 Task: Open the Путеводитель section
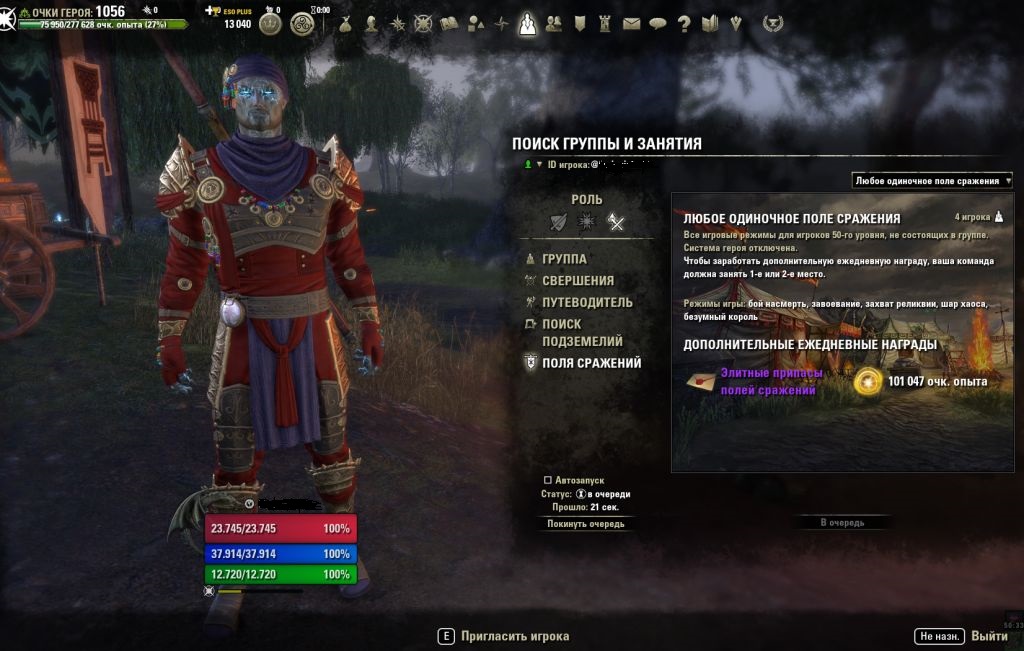click(x=586, y=302)
